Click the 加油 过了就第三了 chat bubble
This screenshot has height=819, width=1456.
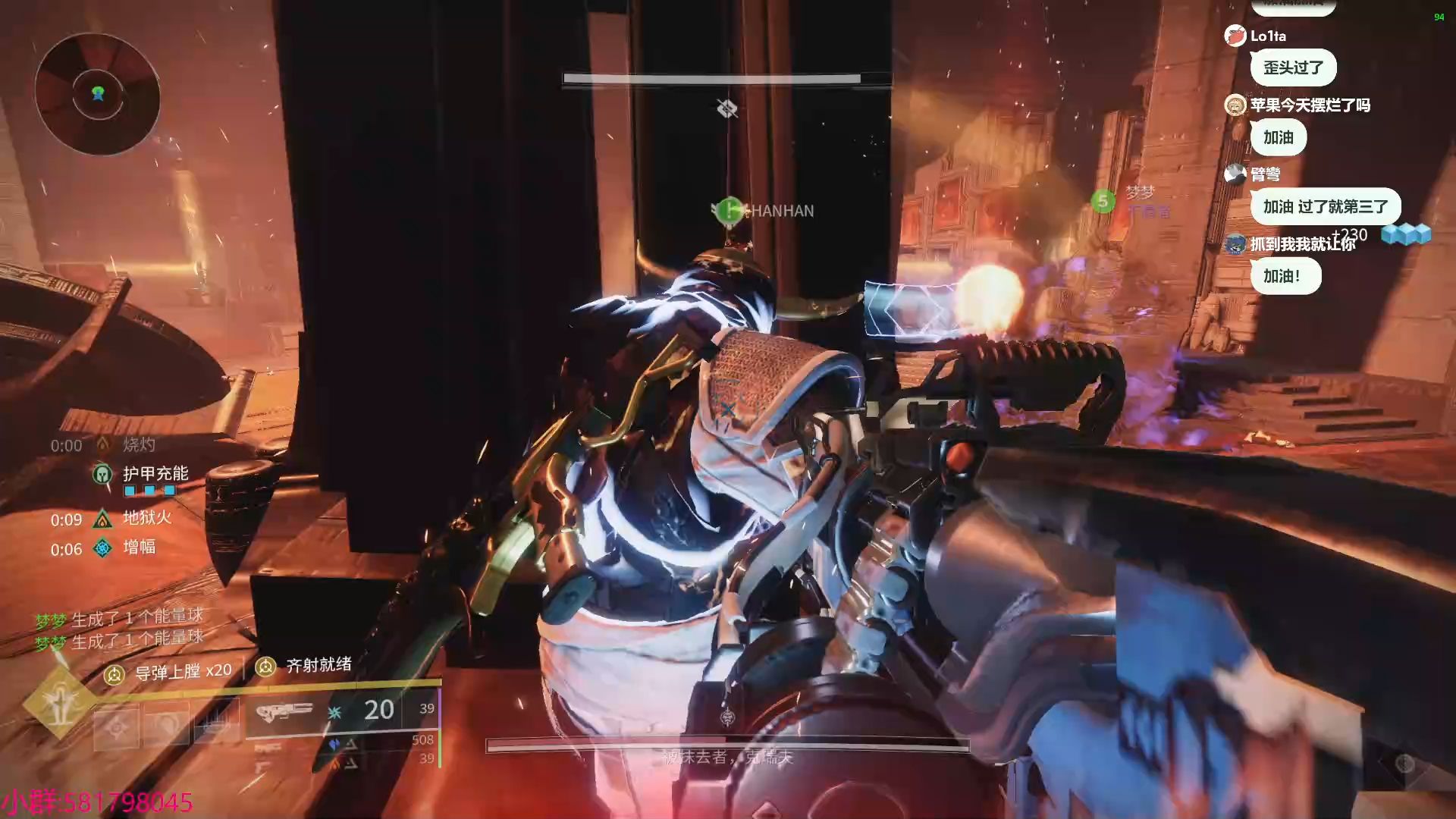[1325, 206]
